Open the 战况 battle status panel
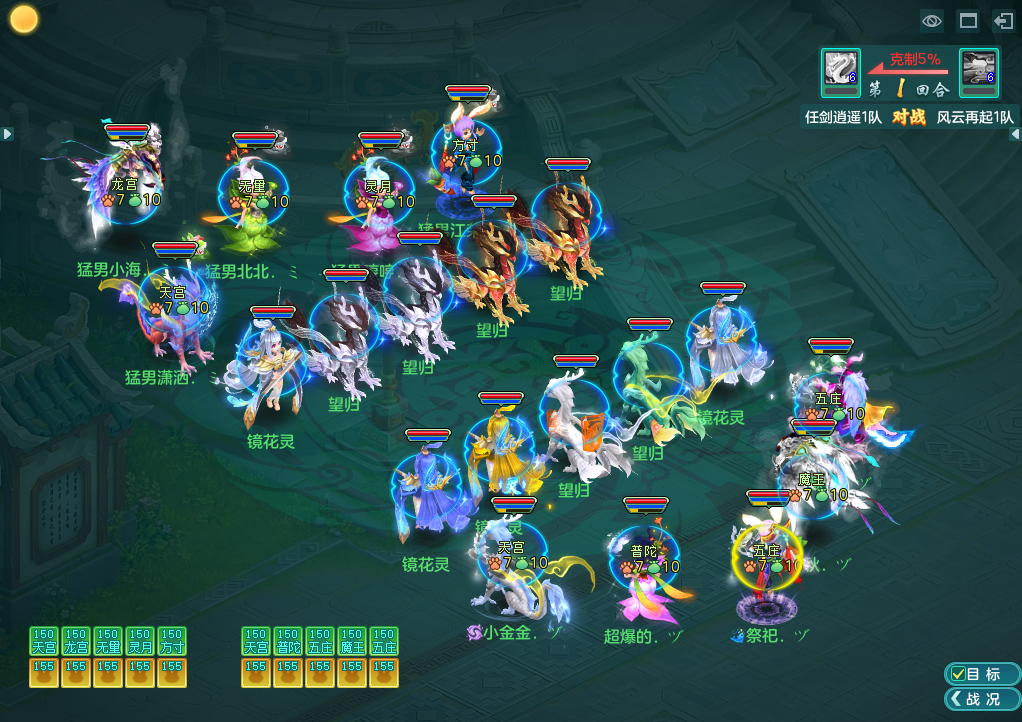Screen dimensions: 1022x722 [x=981, y=699]
